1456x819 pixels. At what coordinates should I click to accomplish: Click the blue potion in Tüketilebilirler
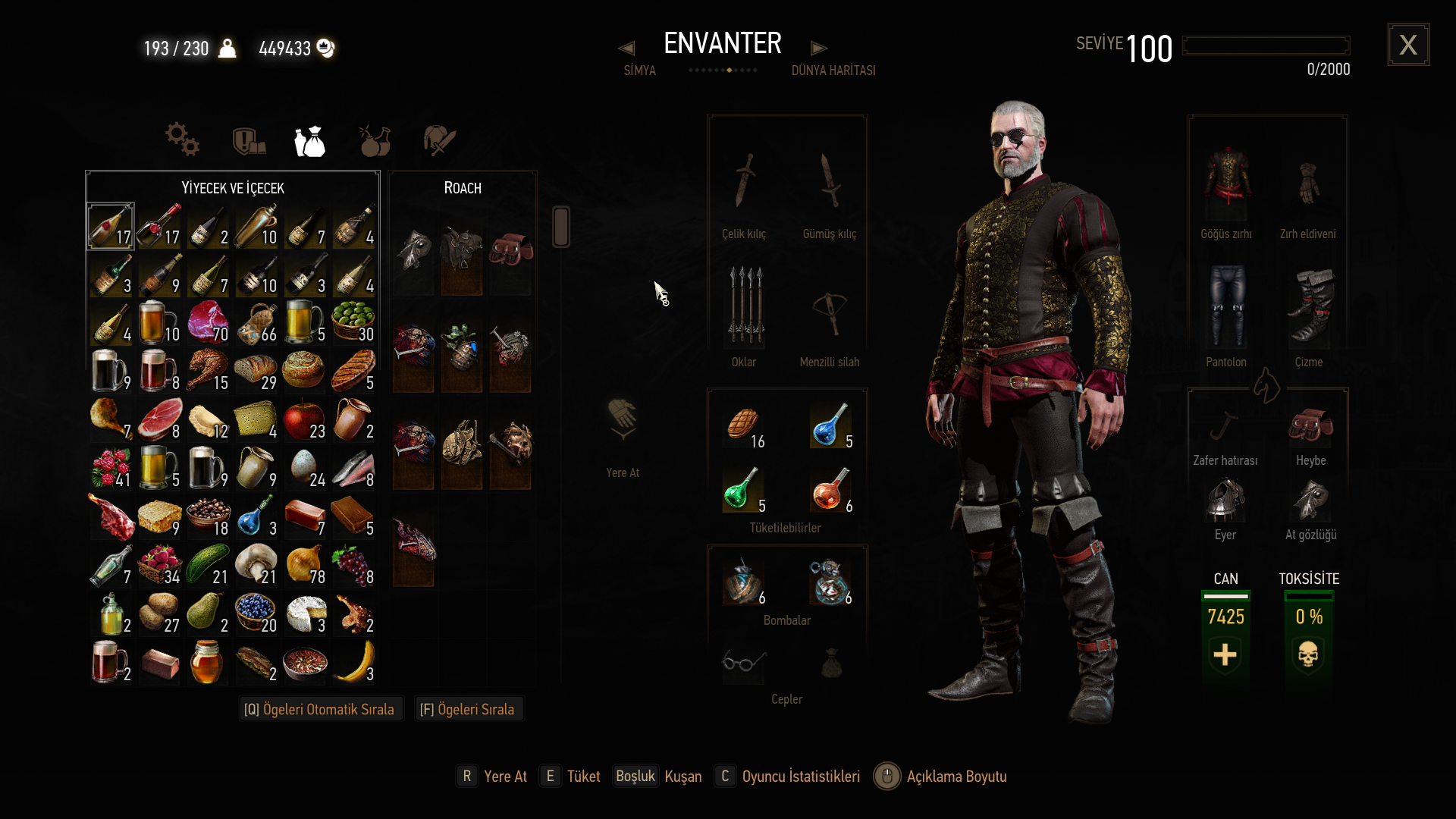click(x=830, y=426)
